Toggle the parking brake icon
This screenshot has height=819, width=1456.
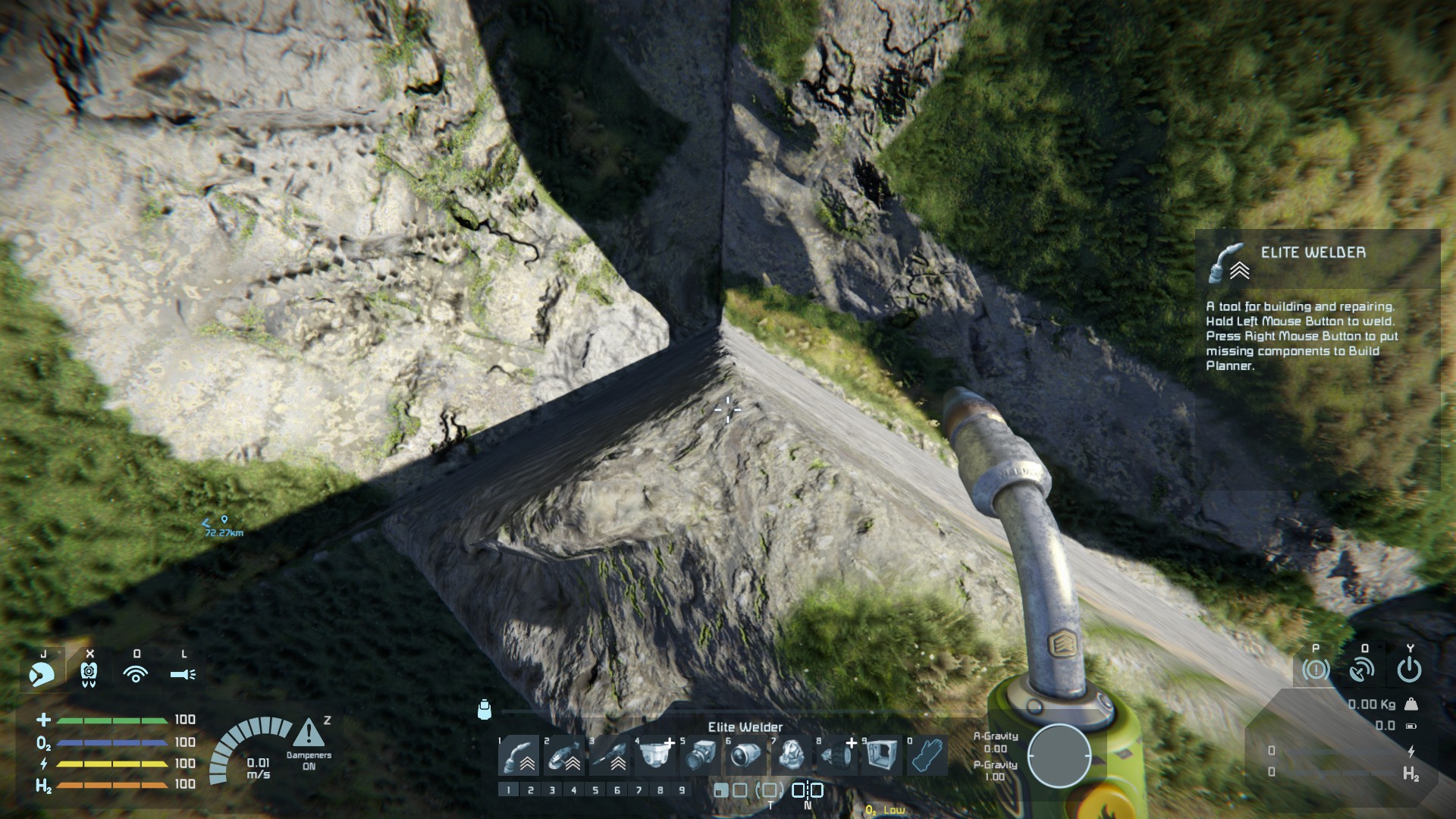coord(1316,670)
